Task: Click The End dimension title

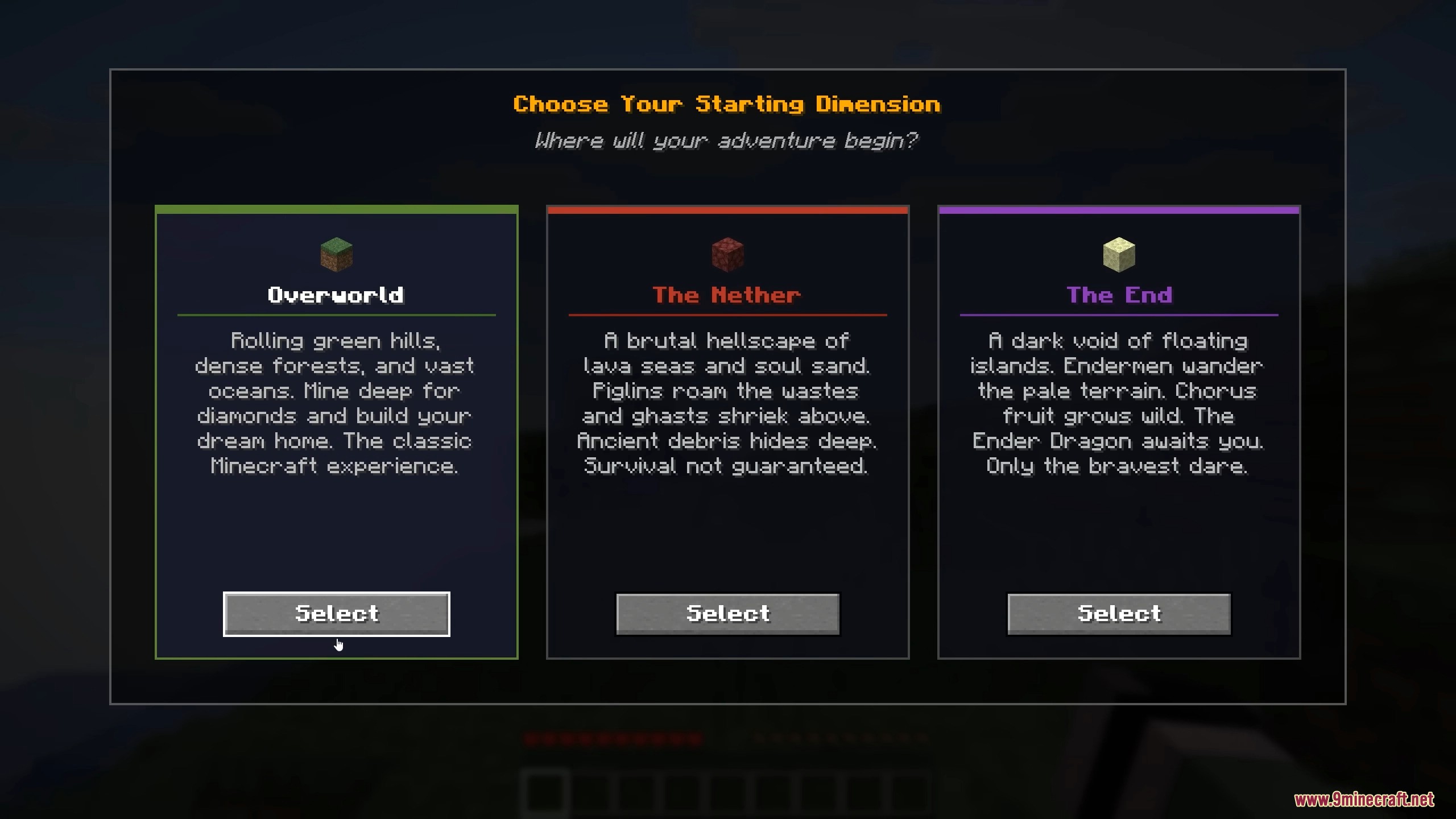Action: (x=1119, y=295)
